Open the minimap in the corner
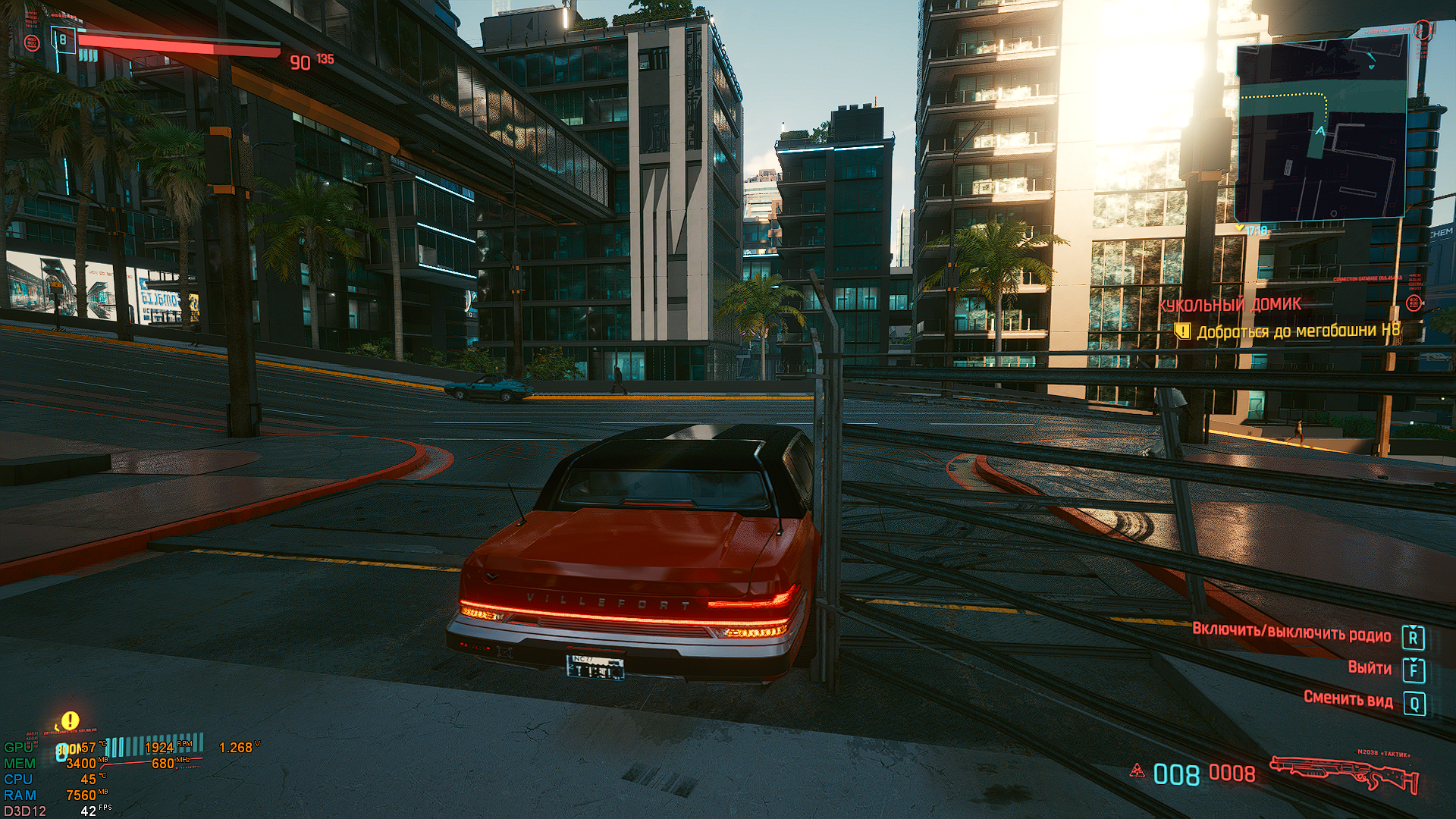Viewport: 1456px width, 819px height. 1321,130
